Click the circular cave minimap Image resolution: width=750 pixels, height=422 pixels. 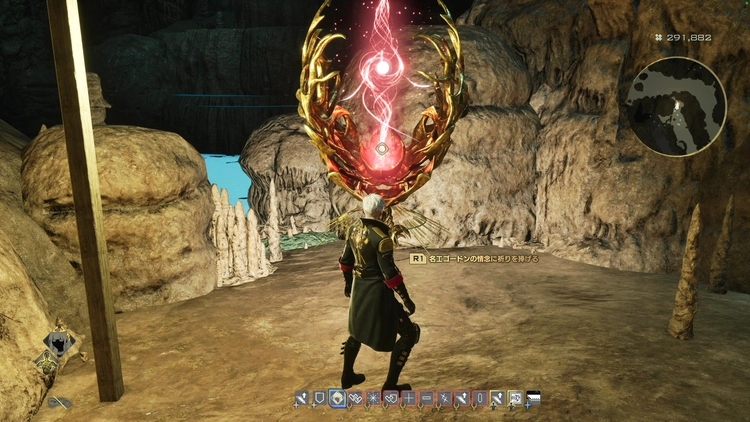(676, 105)
